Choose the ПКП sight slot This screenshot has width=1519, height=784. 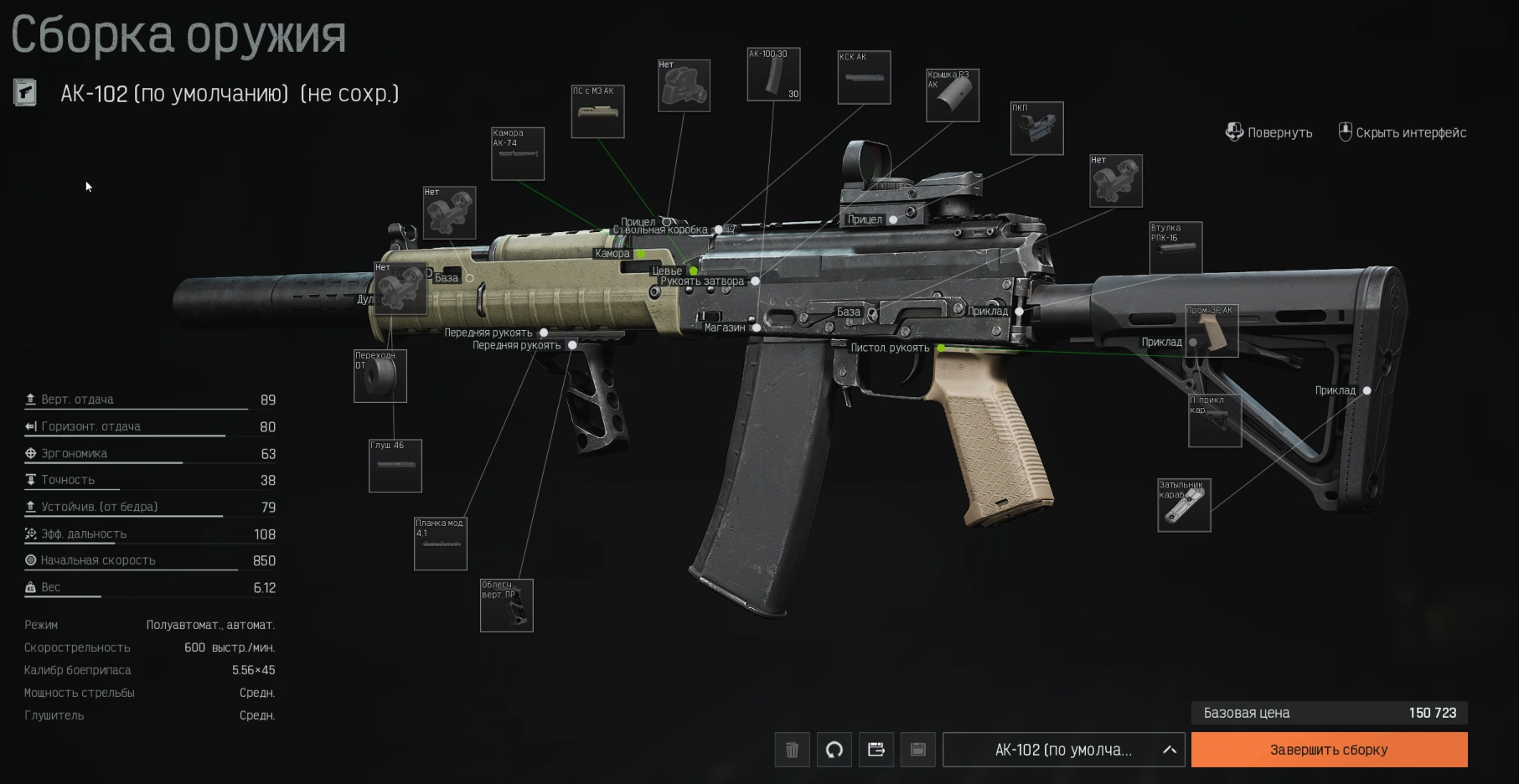click(1036, 129)
